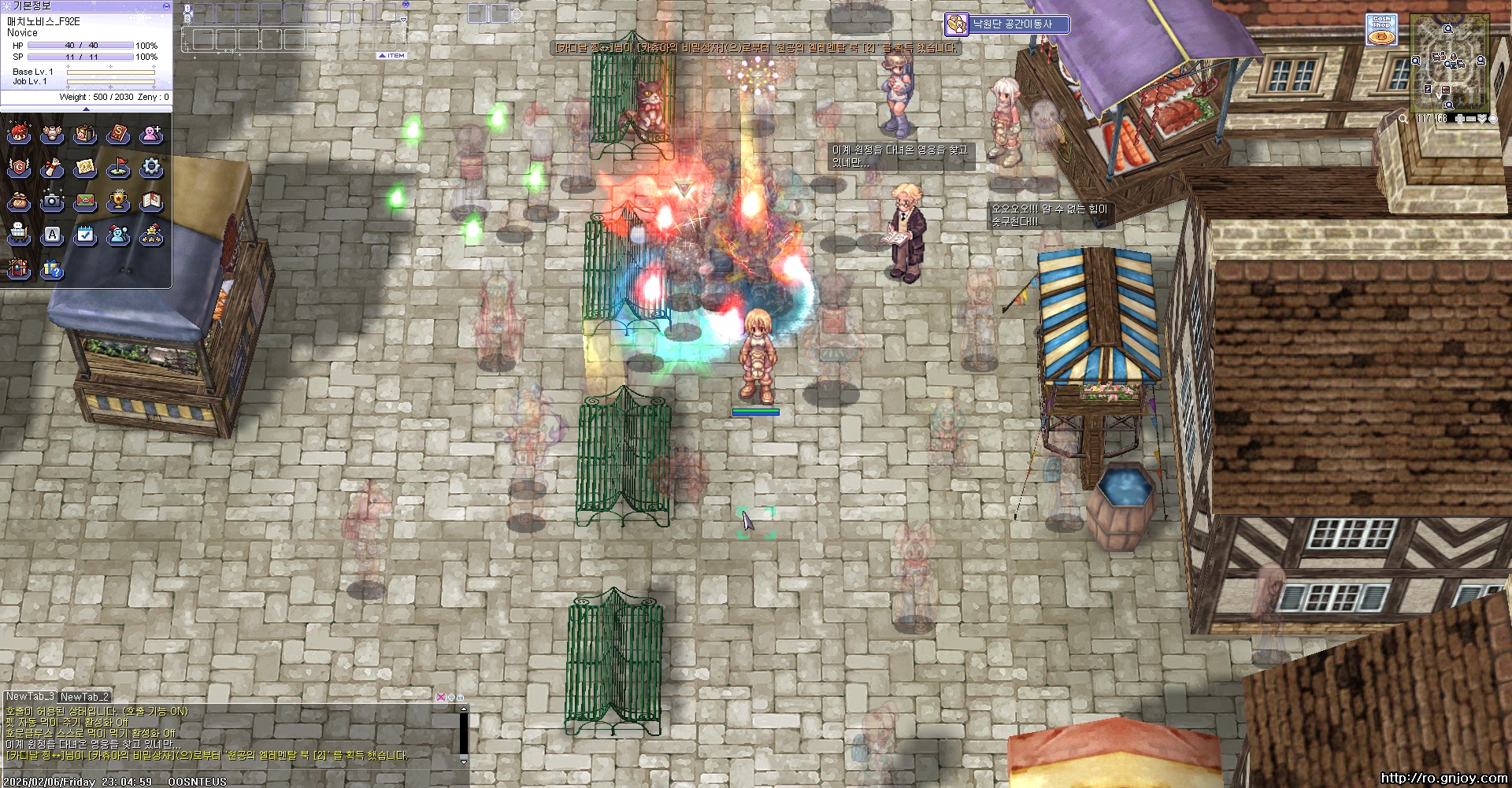Open the gear settings icon
The height and width of the screenshot is (788, 1512).
click(x=151, y=167)
